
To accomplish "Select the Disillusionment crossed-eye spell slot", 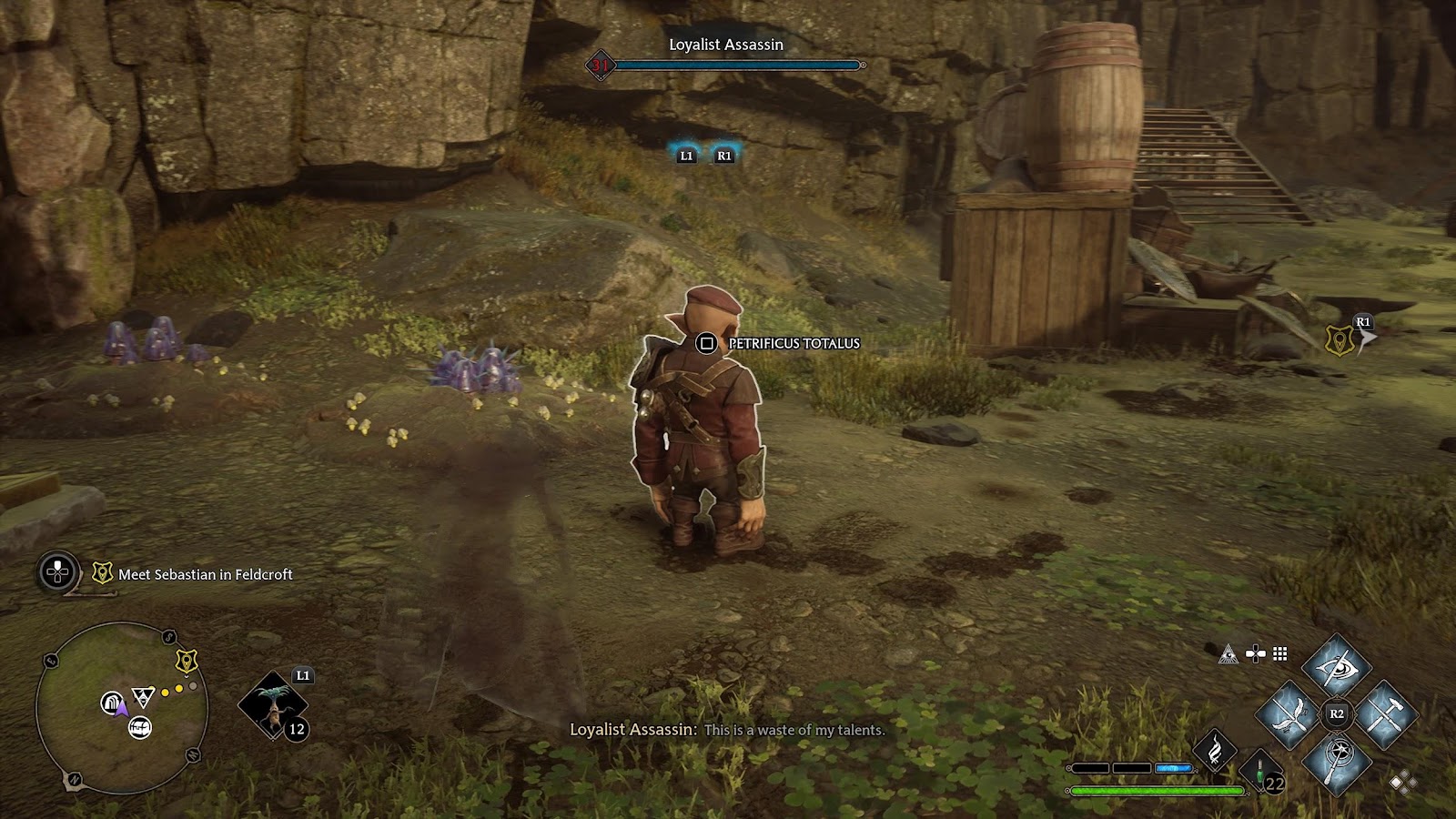I will click(x=1336, y=669).
